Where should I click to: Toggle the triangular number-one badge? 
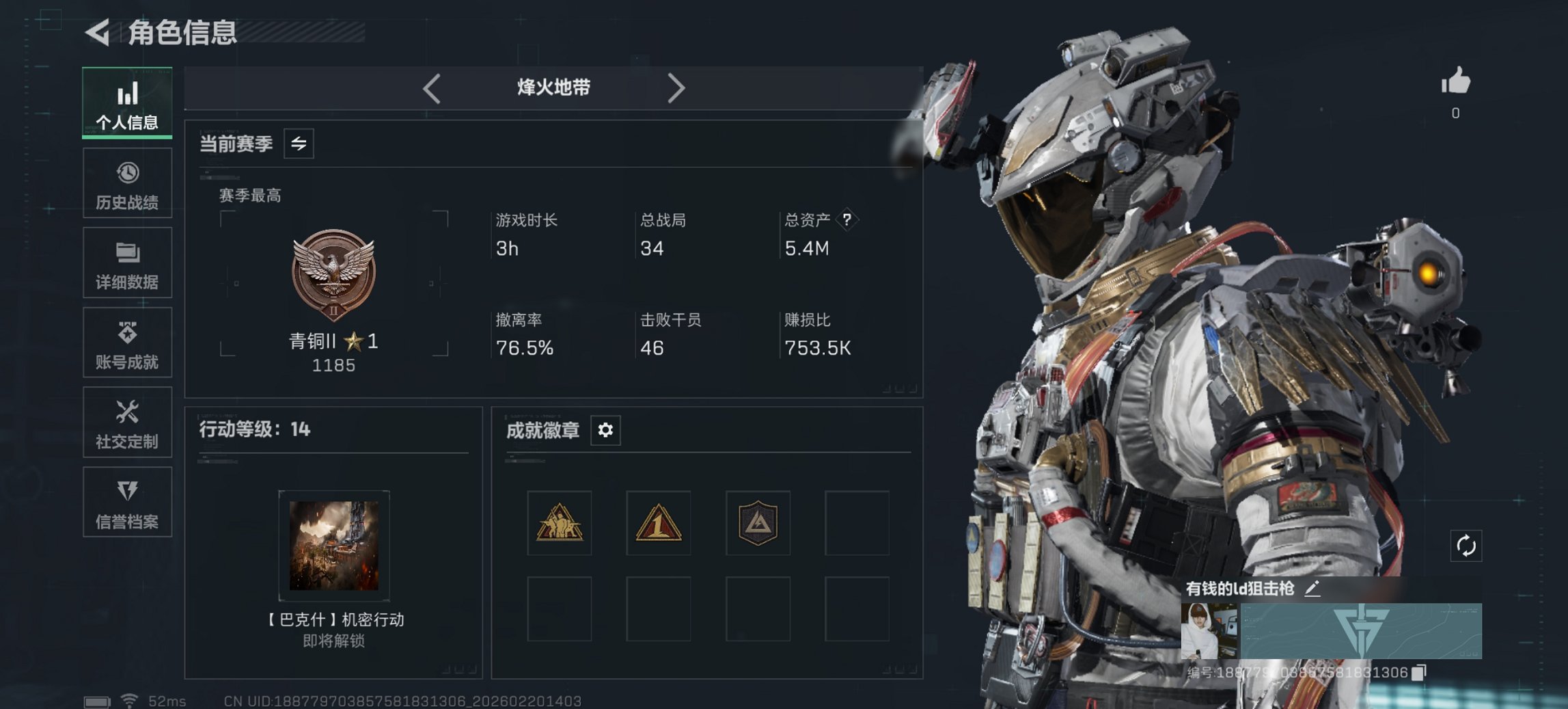658,524
